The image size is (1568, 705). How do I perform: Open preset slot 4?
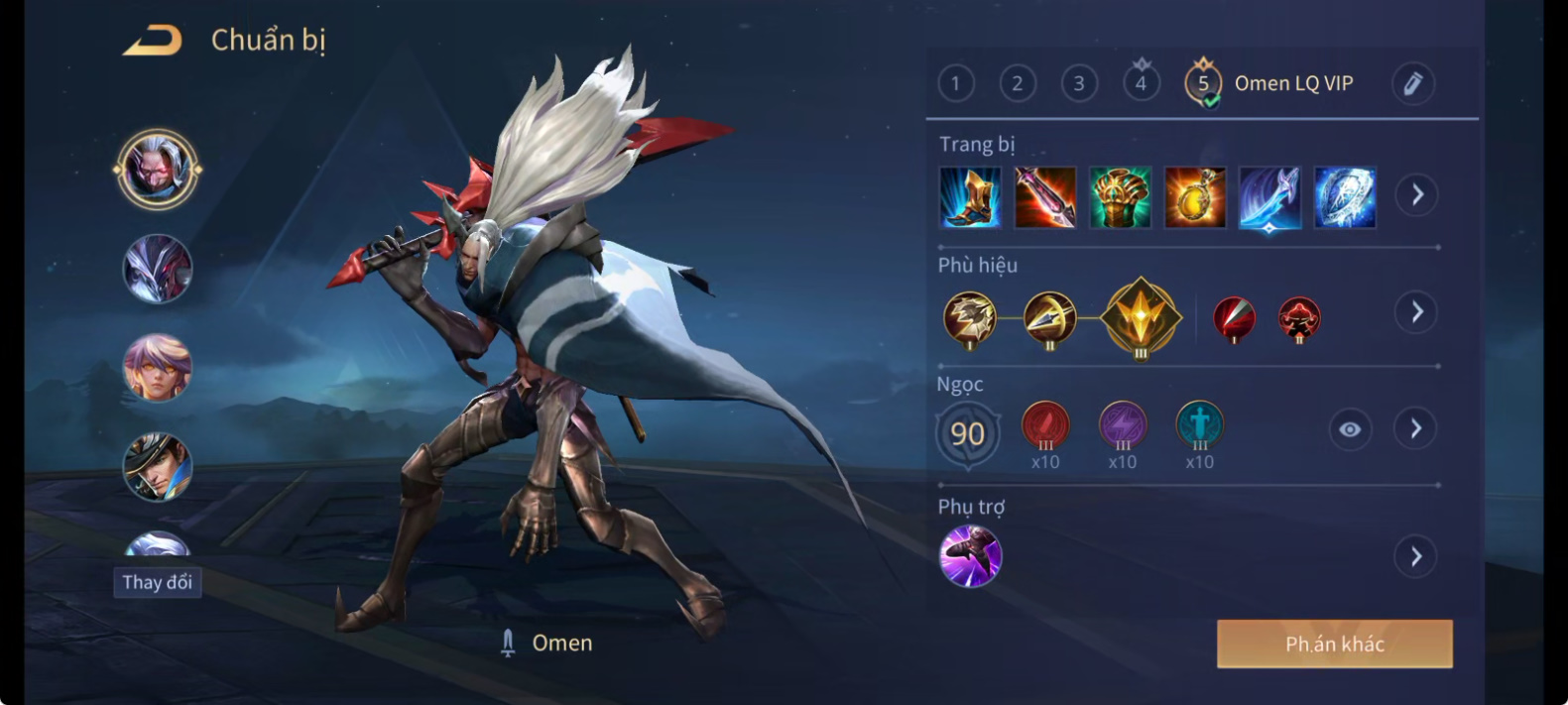1141,82
